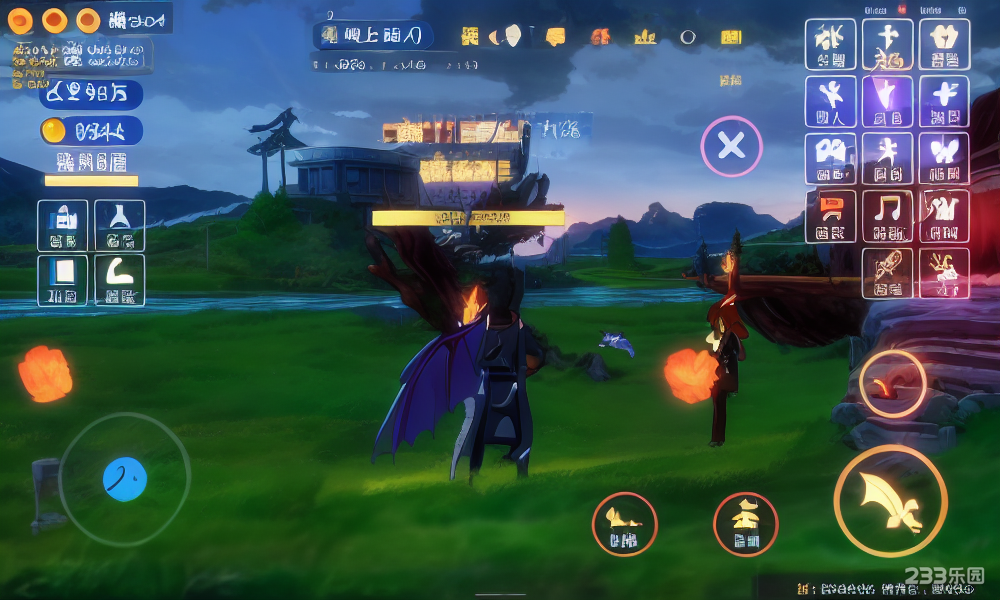The image size is (1000, 600).
Task: Tap the large feather attack button
Action: coord(890,501)
